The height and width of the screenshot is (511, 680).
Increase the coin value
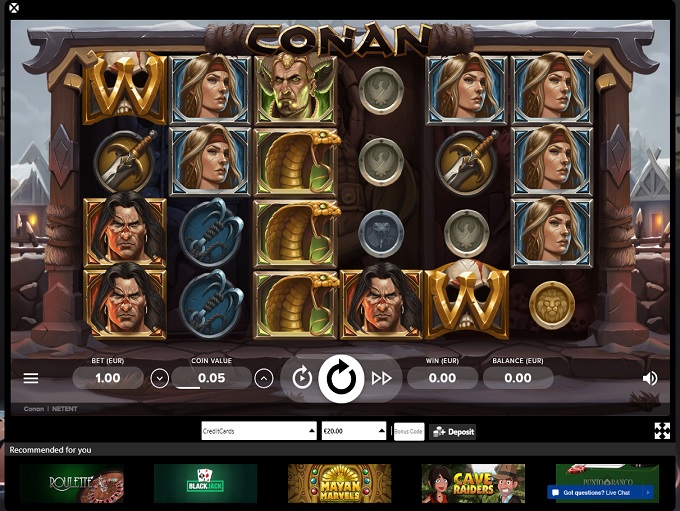click(263, 378)
